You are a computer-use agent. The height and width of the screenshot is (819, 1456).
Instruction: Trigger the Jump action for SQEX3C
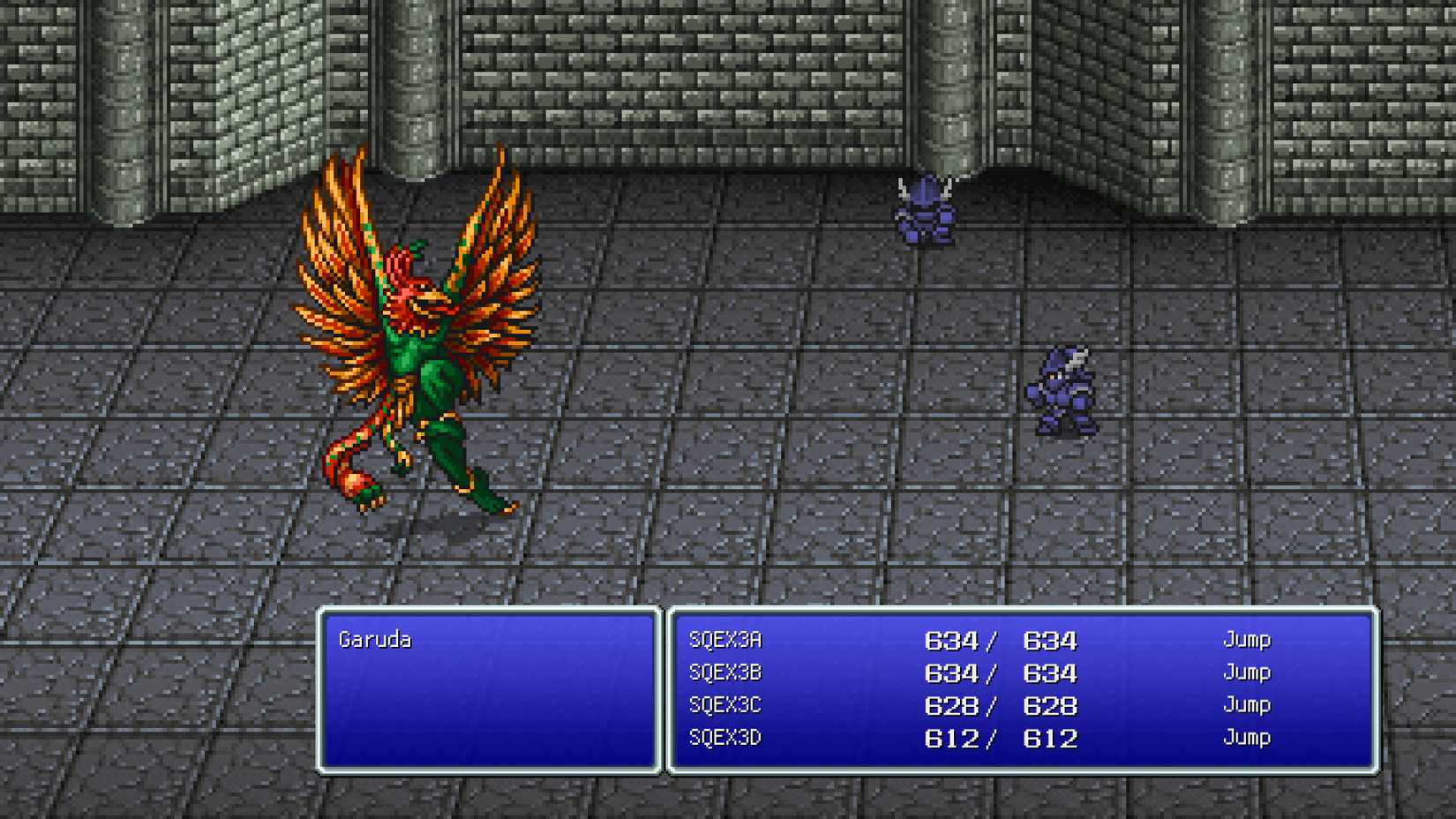pos(1246,705)
